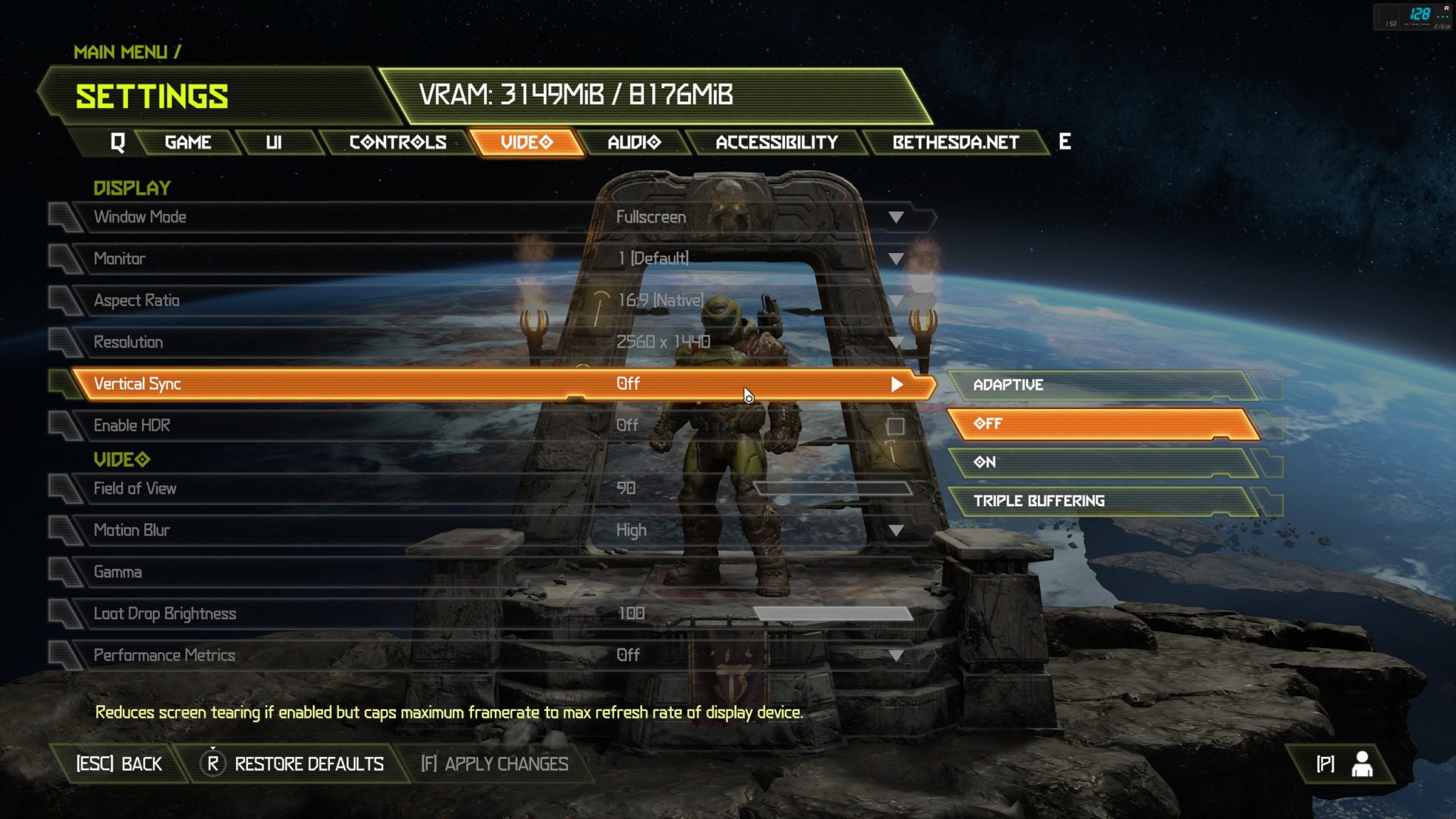Open the Motion Blur dropdown
Screen dimensions: 1456x819
tap(896, 530)
